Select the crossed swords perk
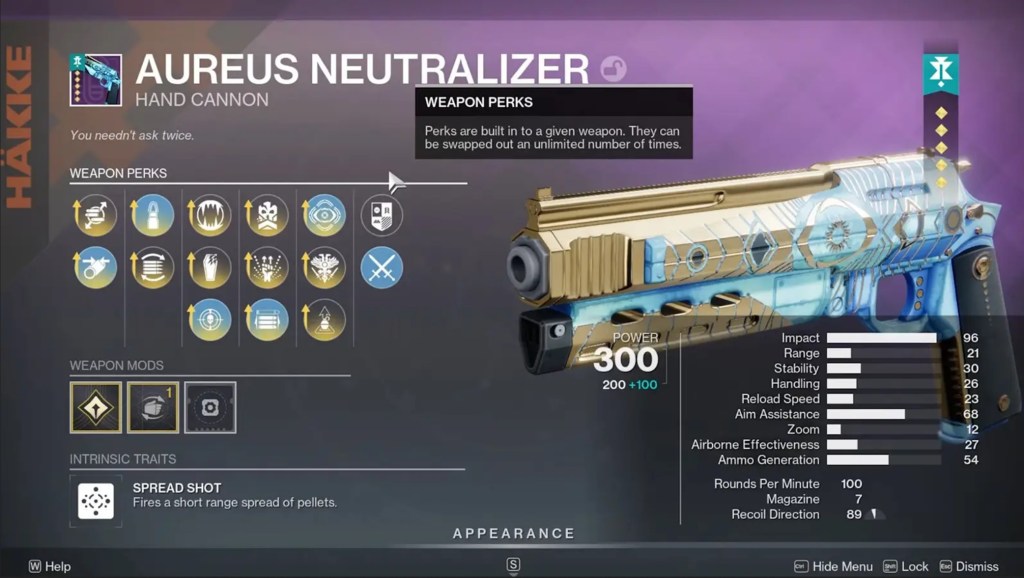The height and width of the screenshot is (578, 1024). 382,268
